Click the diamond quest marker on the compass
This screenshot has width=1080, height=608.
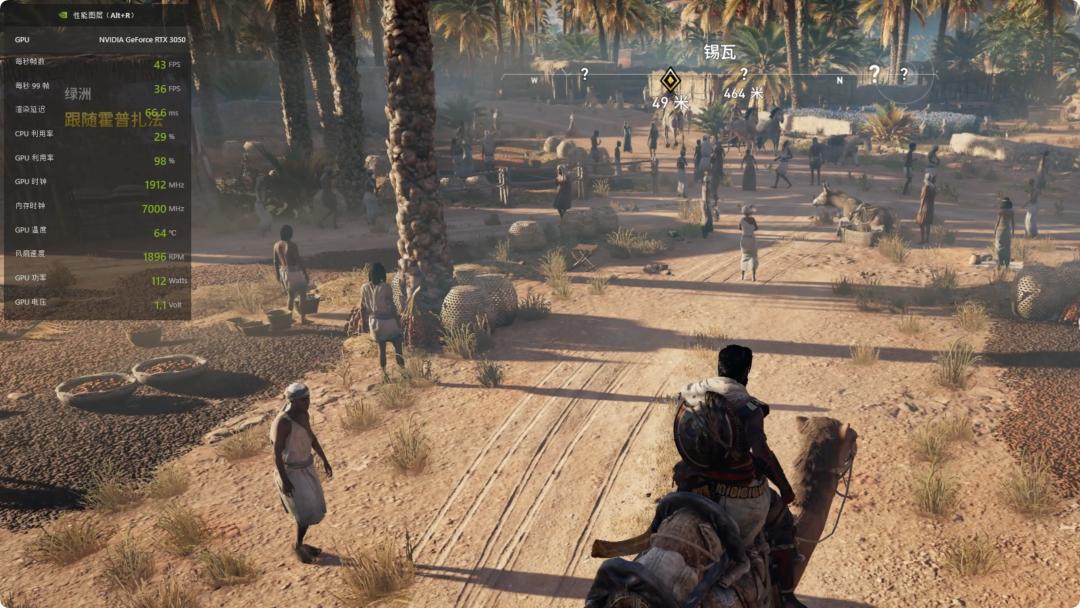(x=669, y=80)
